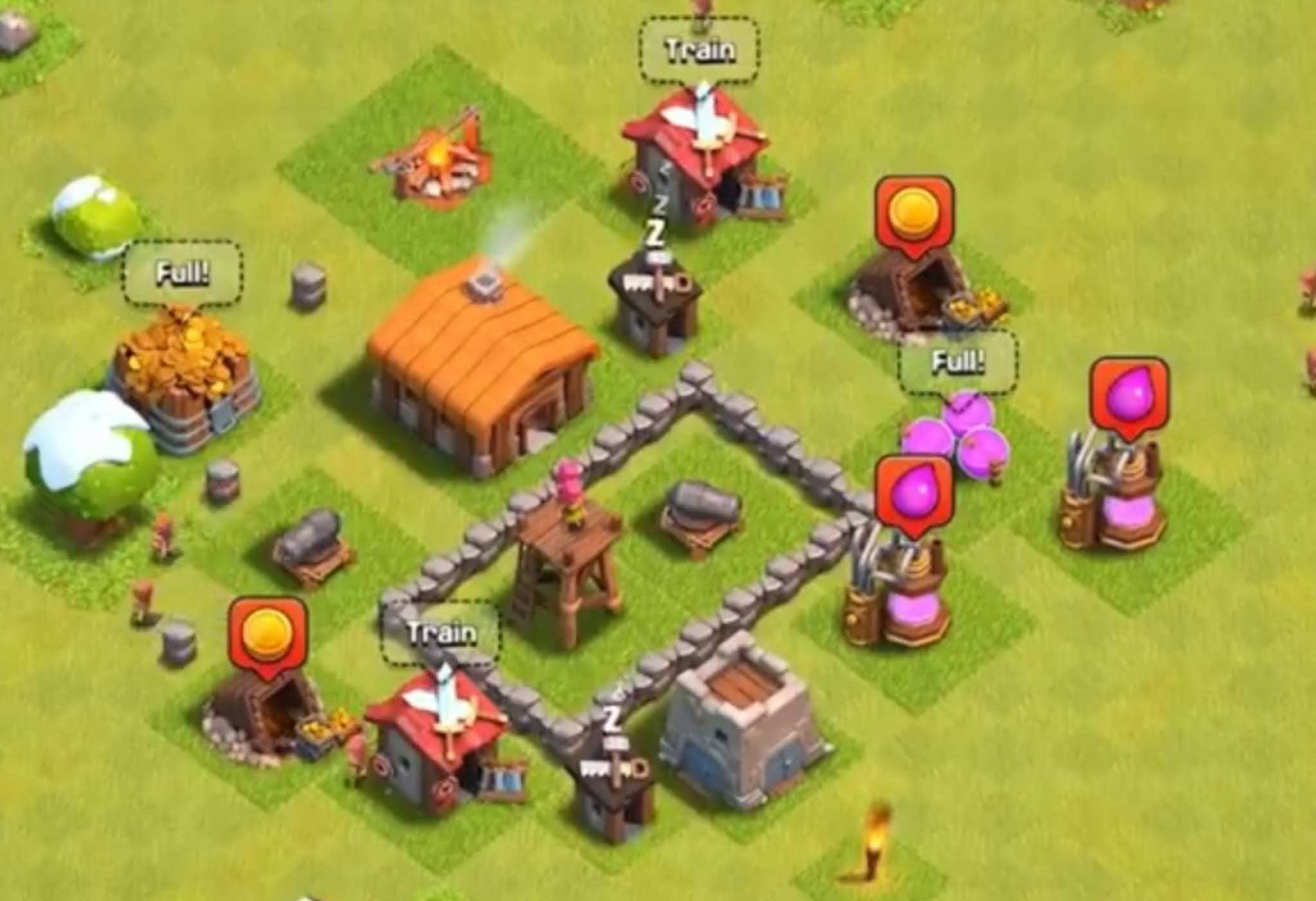Open the lower barracks via its Train bubble
Image resolution: width=1316 pixels, height=901 pixels.
pyautogui.click(x=442, y=633)
